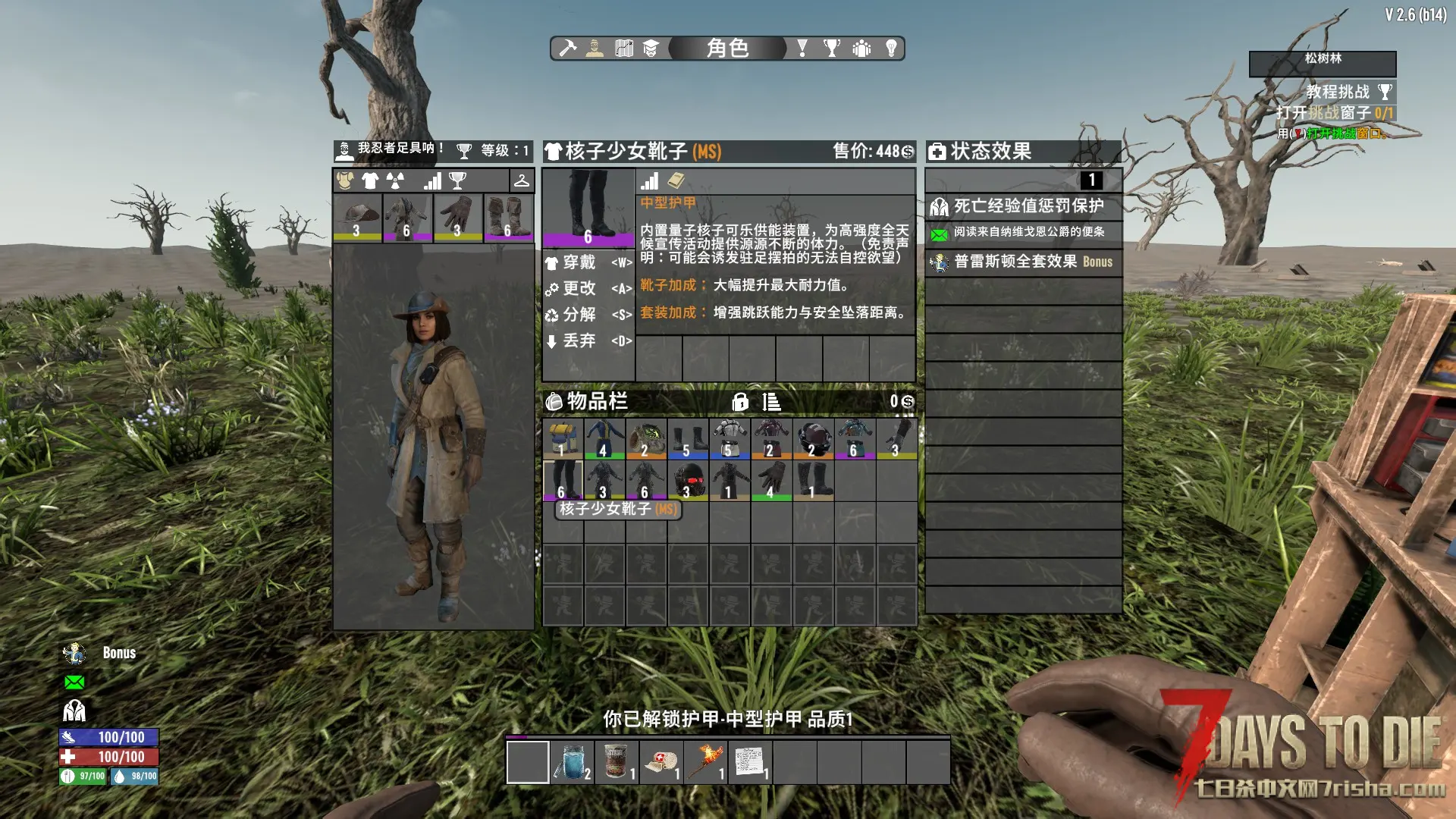Screen dimensions: 1456x819
Task: Open the skills graduation cap tab
Action: click(651, 49)
